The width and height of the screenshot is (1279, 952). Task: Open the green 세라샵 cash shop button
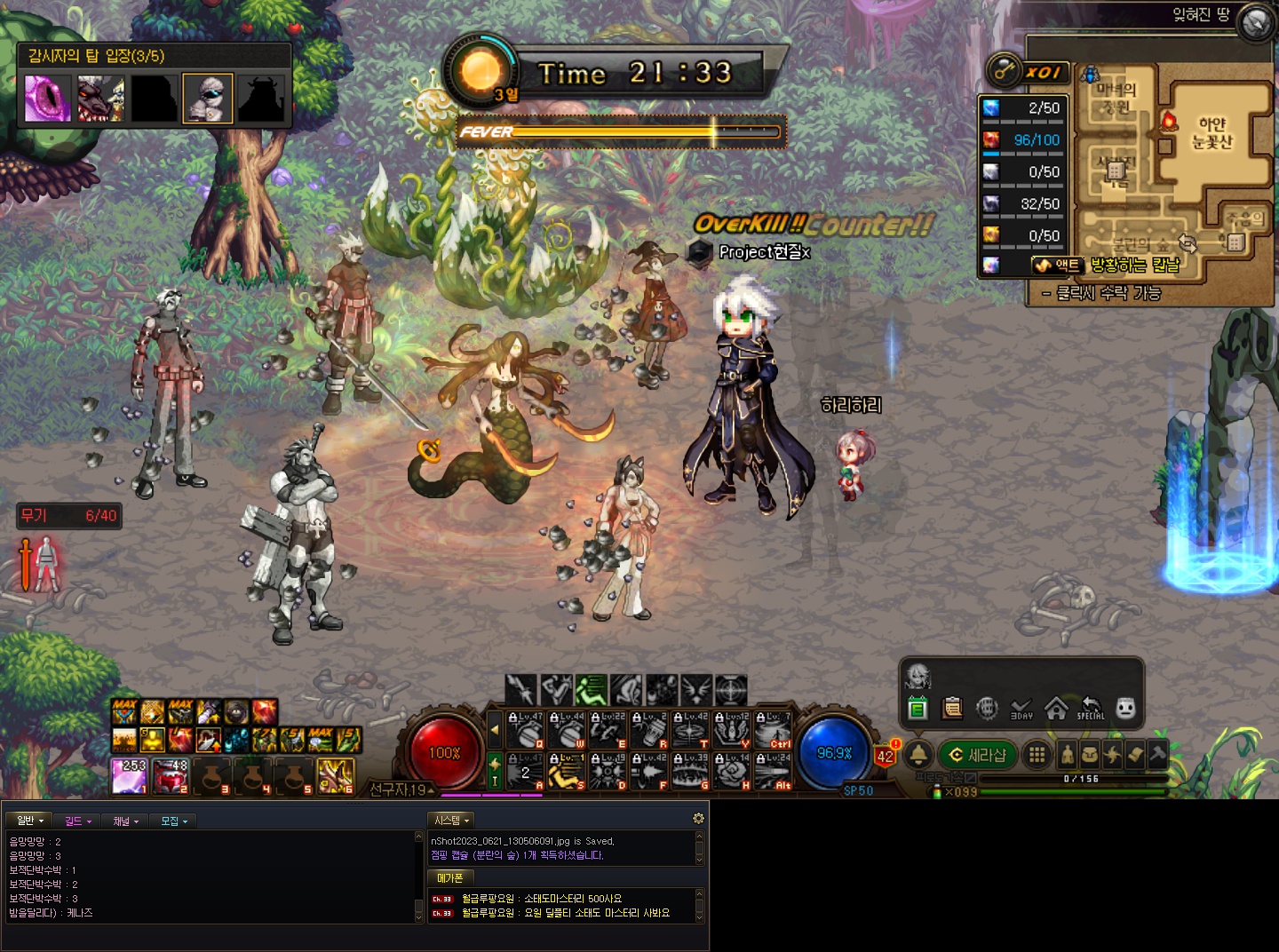977,755
